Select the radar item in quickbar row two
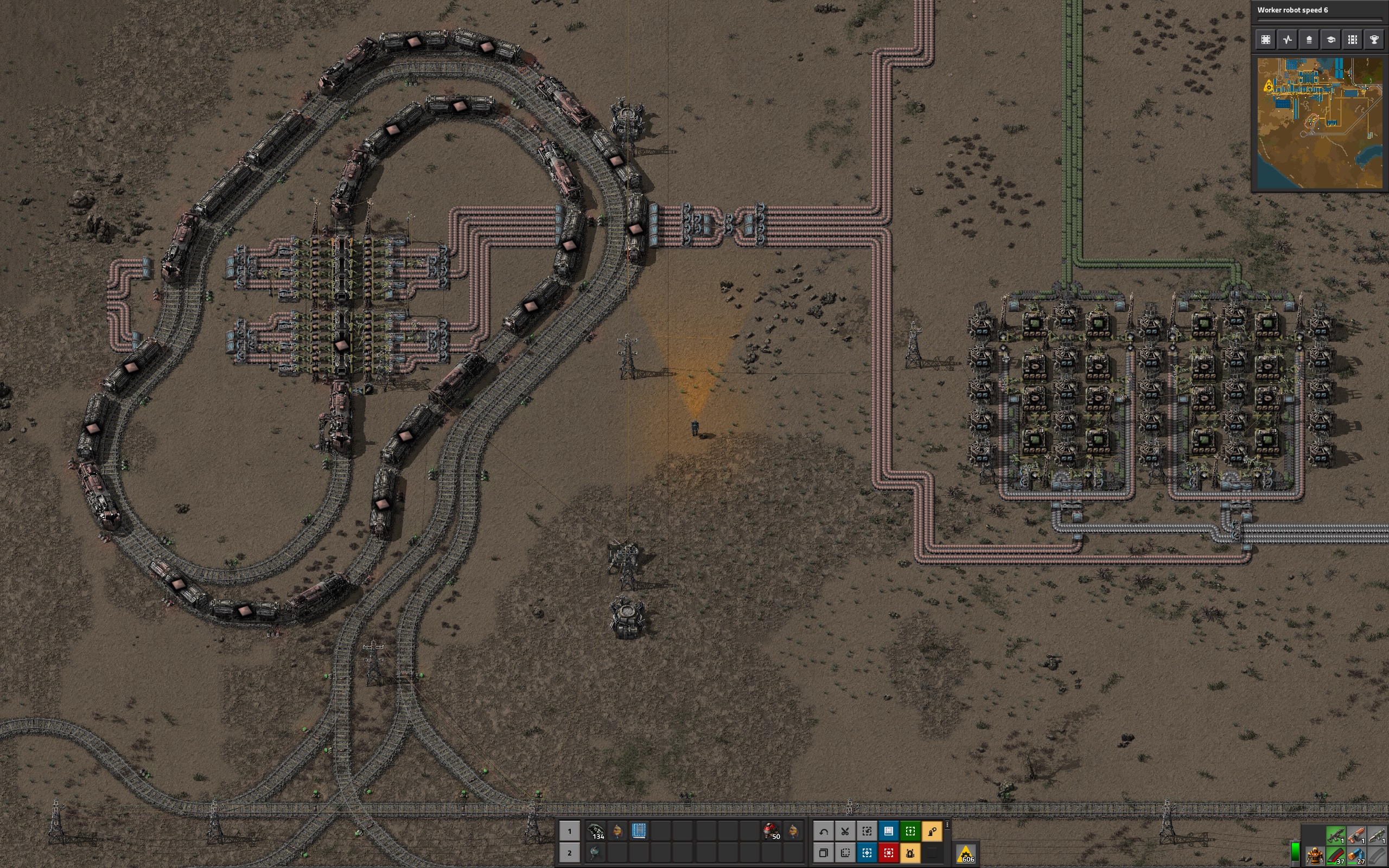This screenshot has height=868, width=1389. pyautogui.click(x=595, y=853)
